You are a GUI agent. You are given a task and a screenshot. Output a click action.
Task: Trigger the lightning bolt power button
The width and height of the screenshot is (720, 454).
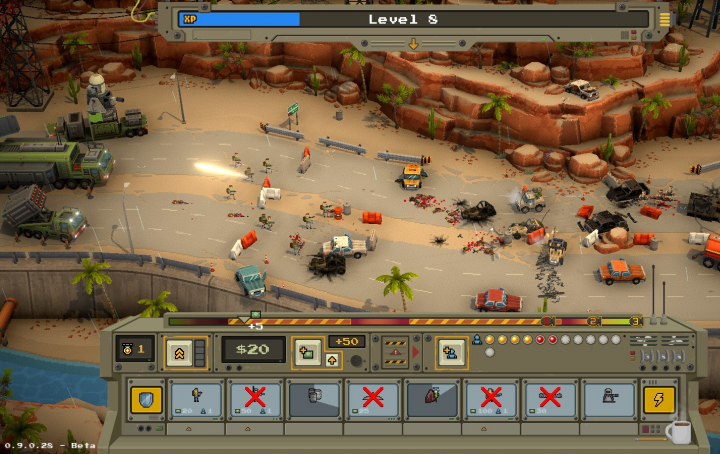point(658,400)
